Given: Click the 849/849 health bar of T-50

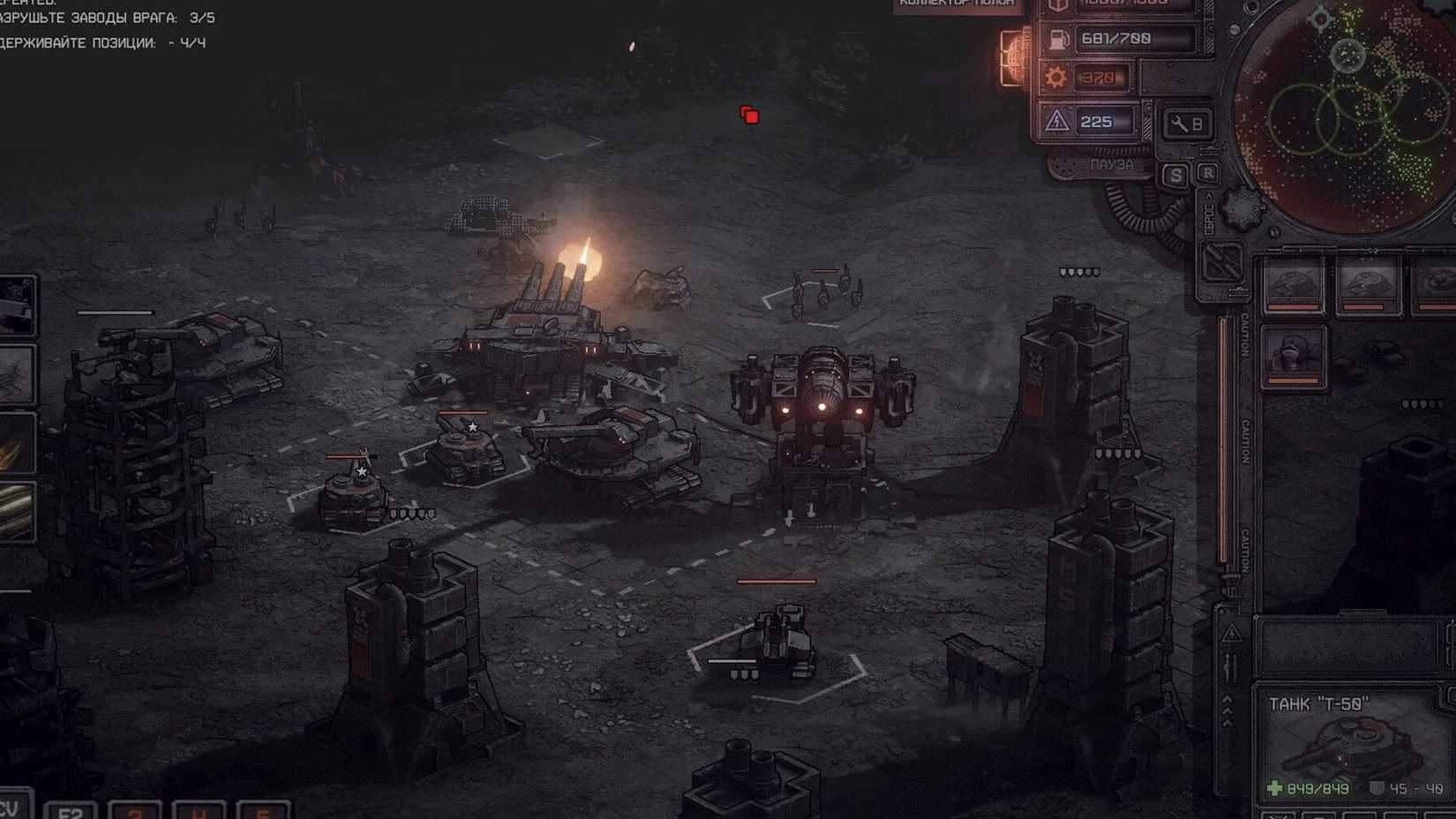Looking at the screenshot, I should tap(1317, 789).
